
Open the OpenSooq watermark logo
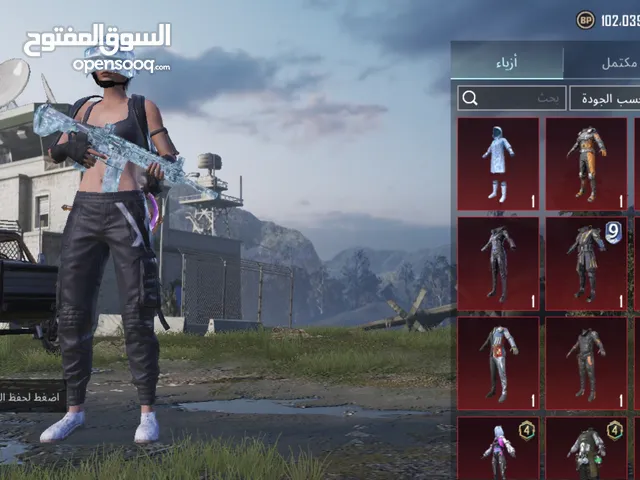(97, 48)
